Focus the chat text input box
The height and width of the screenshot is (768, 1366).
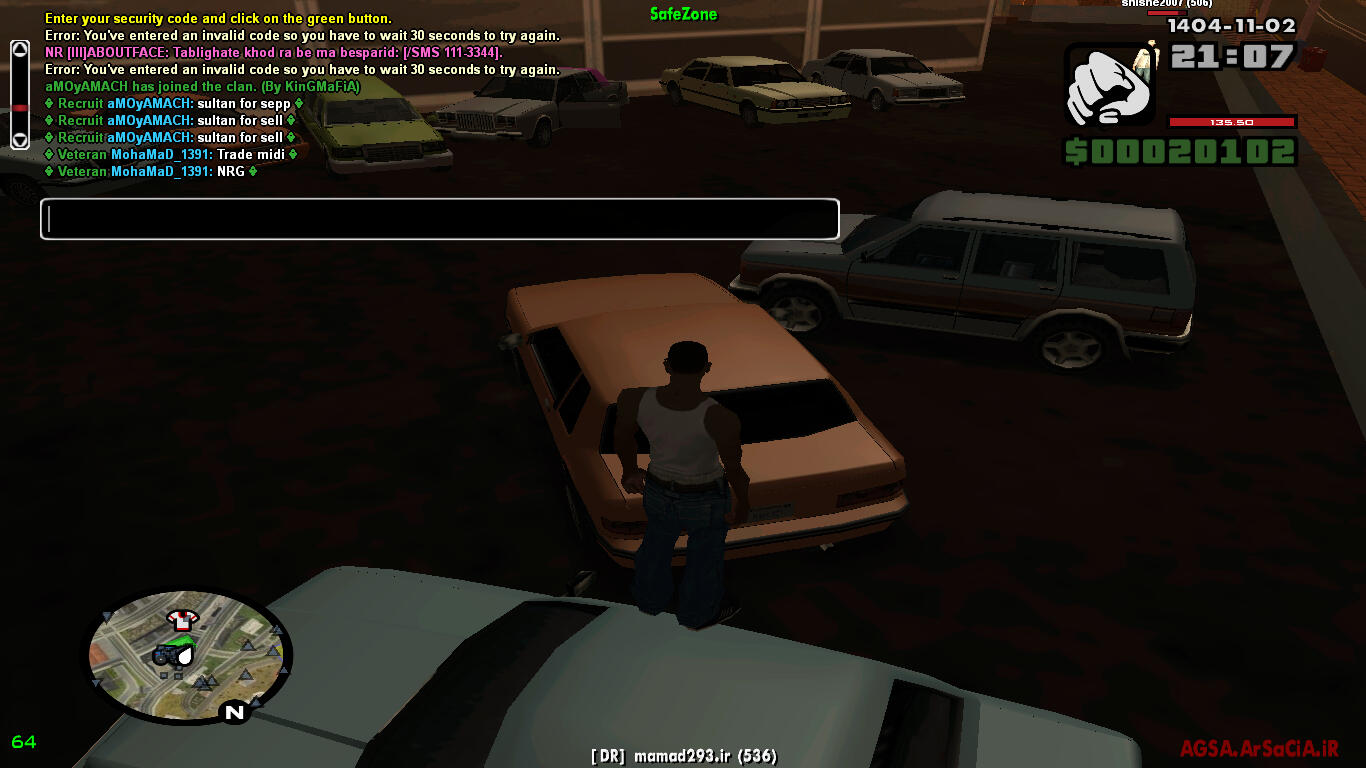point(439,220)
